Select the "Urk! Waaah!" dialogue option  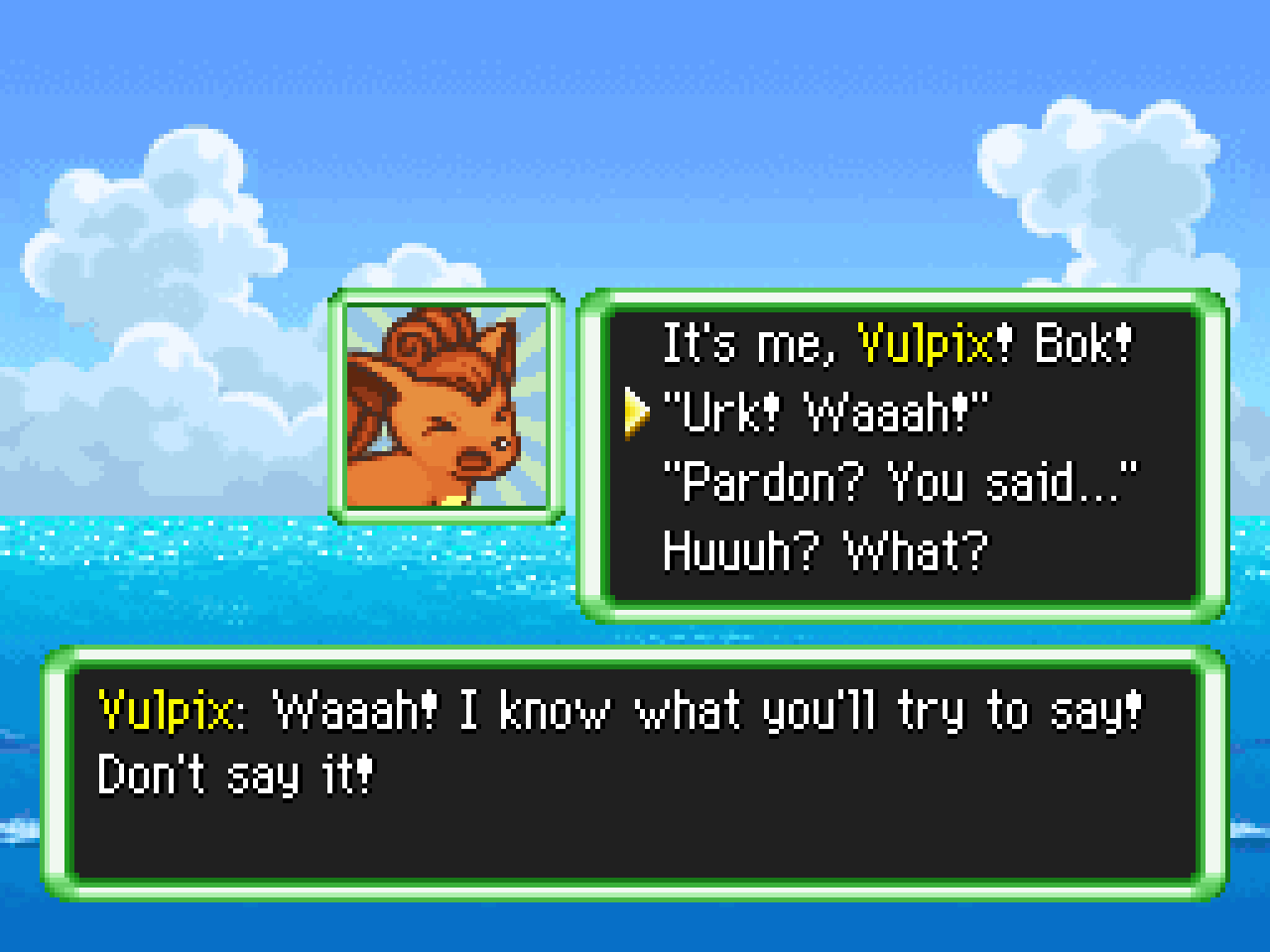tap(825, 413)
